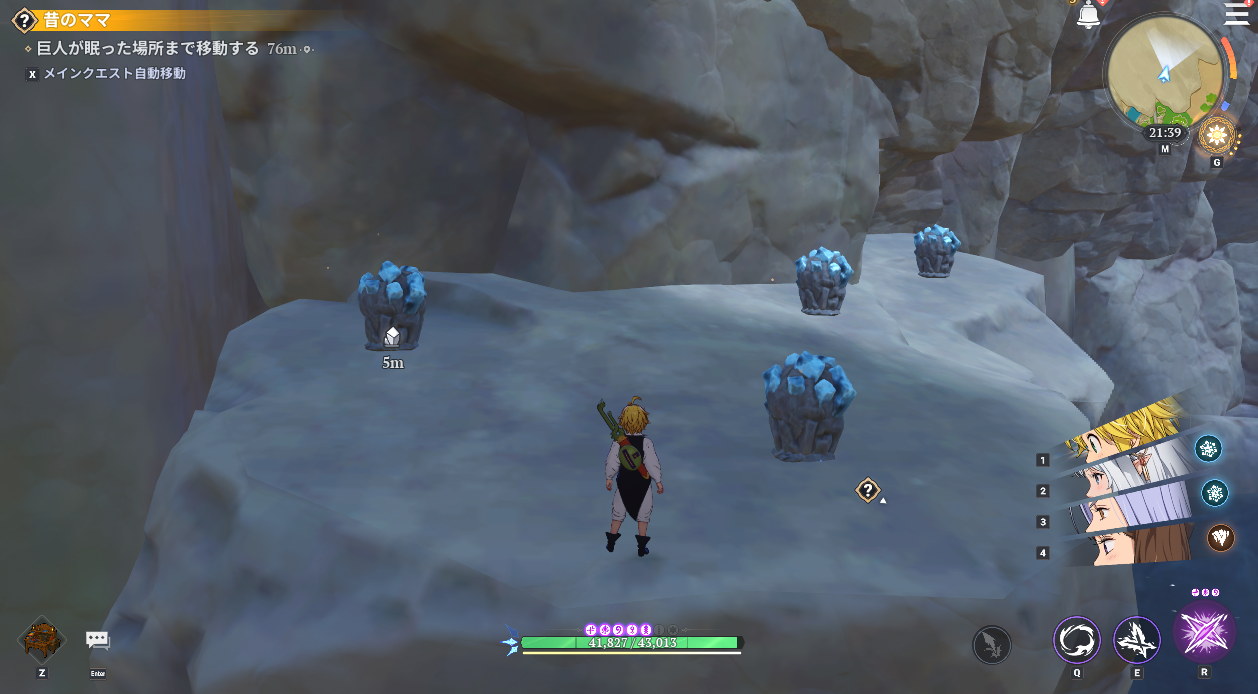This screenshot has width=1258, height=694.
Task: Open the hamburger main menu
Action: [1236, 13]
